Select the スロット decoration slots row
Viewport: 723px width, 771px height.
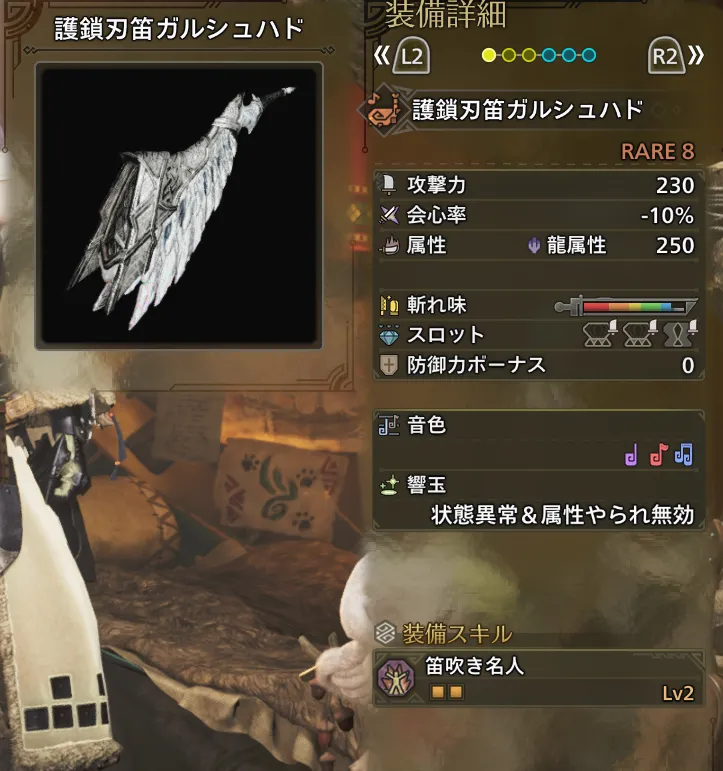[x=536, y=334]
